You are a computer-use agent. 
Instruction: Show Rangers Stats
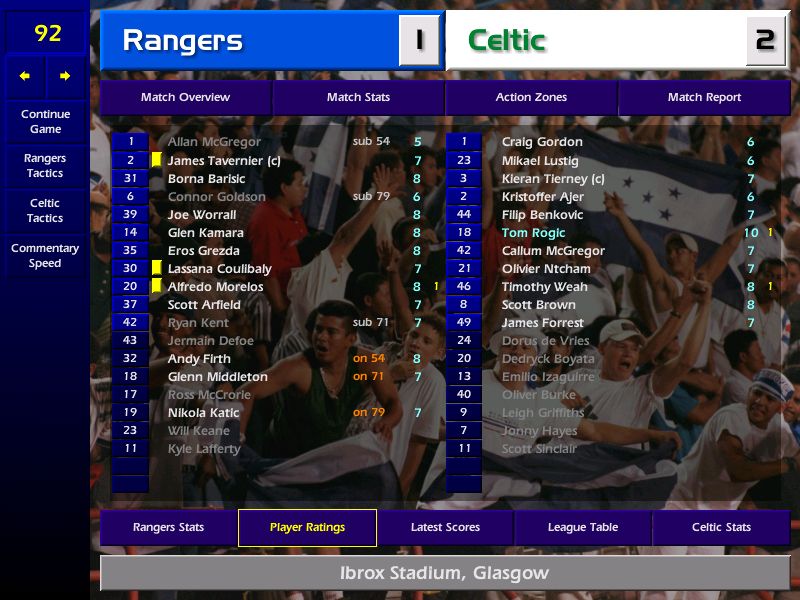coord(168,527)
